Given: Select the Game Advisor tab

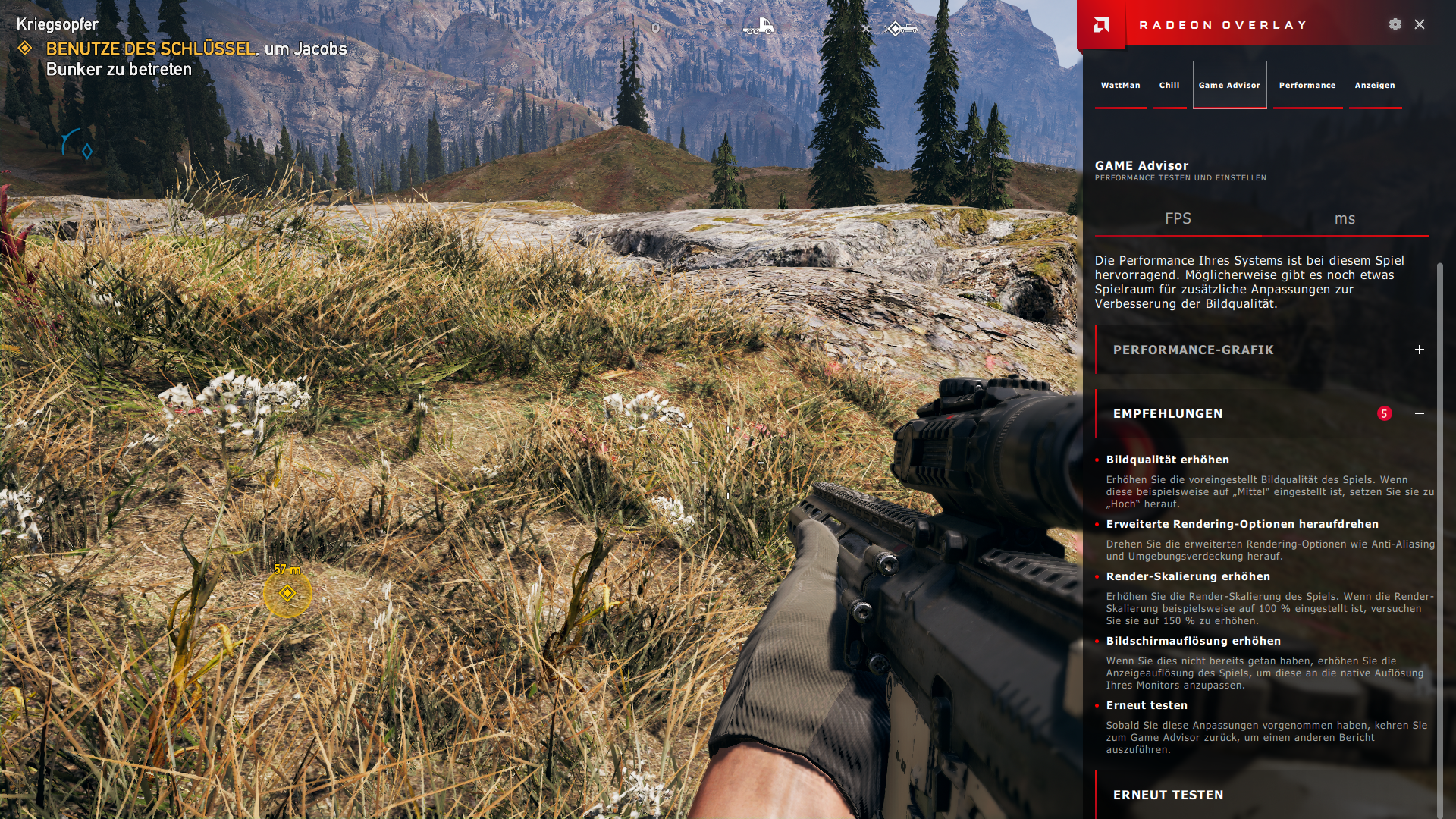Looking at the screenshot, I should tap(1229, 85).
